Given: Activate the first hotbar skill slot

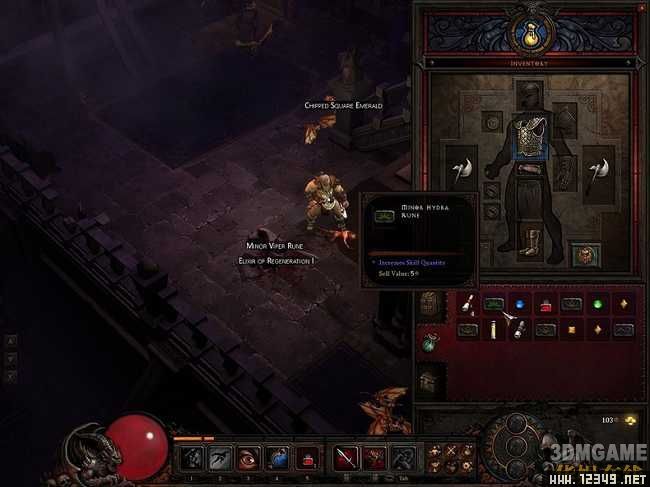Looking at the screenshot, I should coord(189,457).
